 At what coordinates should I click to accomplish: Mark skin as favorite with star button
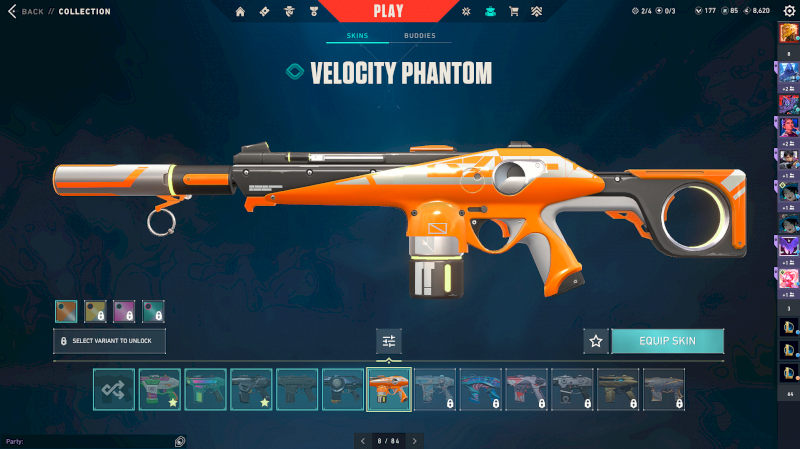coord(596,341)
